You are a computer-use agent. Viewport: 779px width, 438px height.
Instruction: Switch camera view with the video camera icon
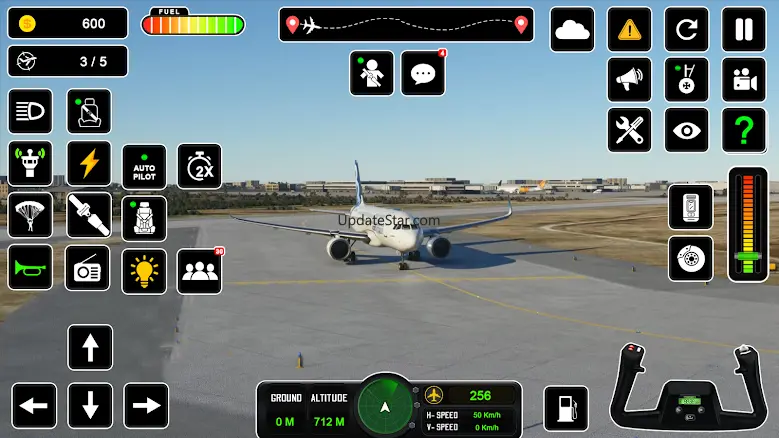pos(744,79)
